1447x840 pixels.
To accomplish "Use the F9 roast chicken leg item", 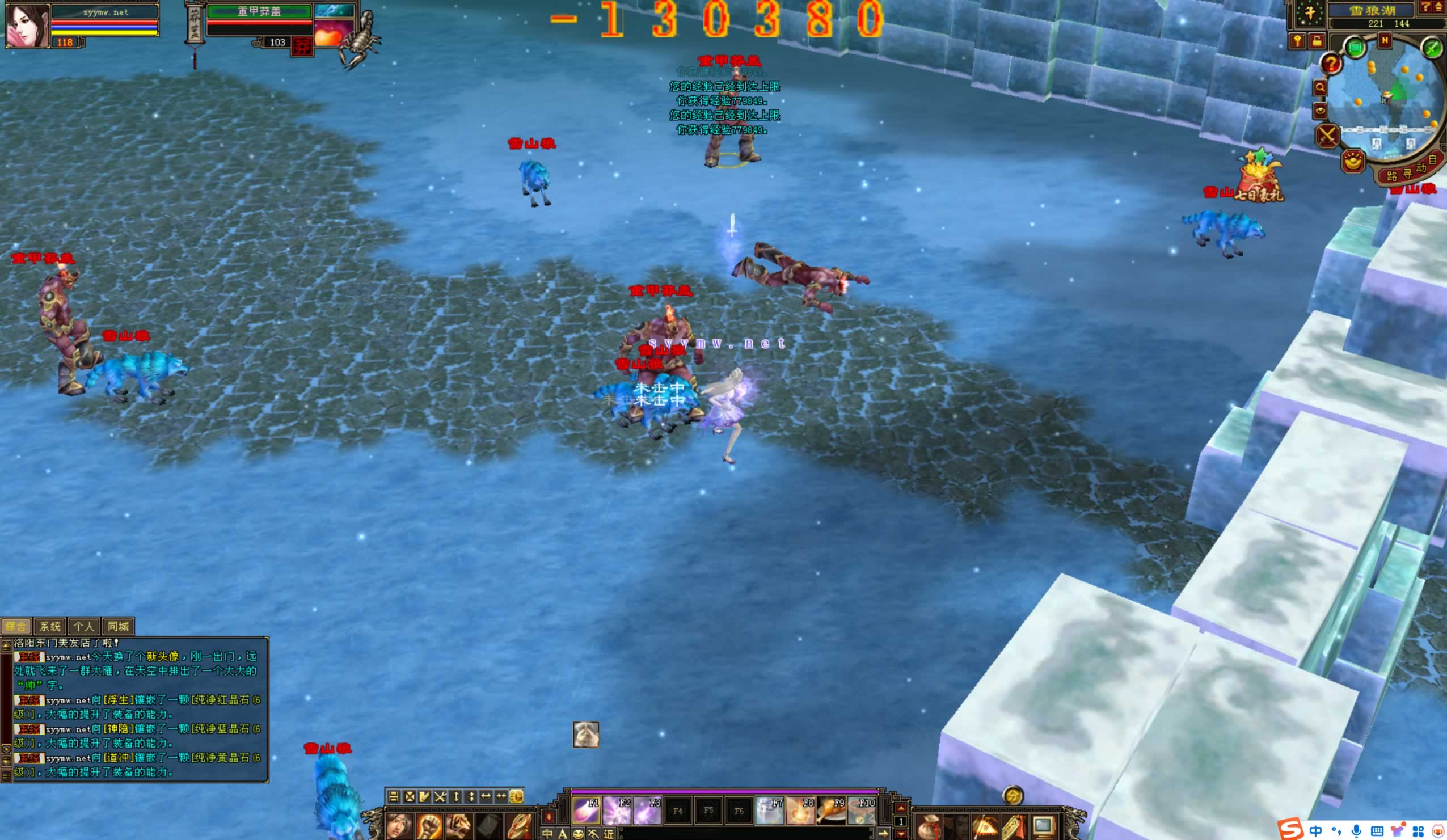I will (831, 811).
